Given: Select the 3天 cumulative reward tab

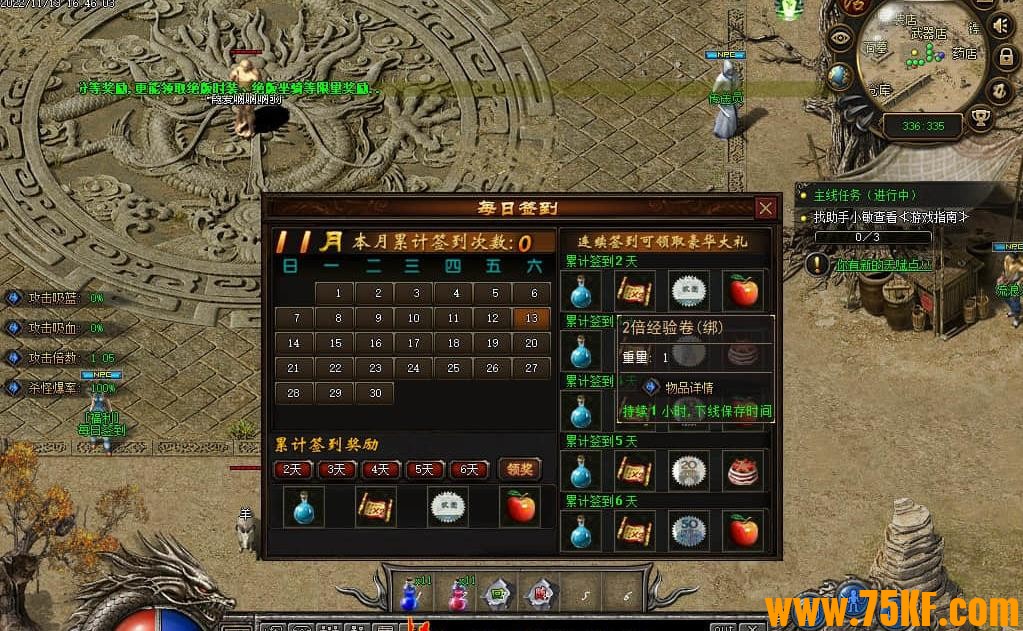Looking at the screenshot, I should click(337, 469).
